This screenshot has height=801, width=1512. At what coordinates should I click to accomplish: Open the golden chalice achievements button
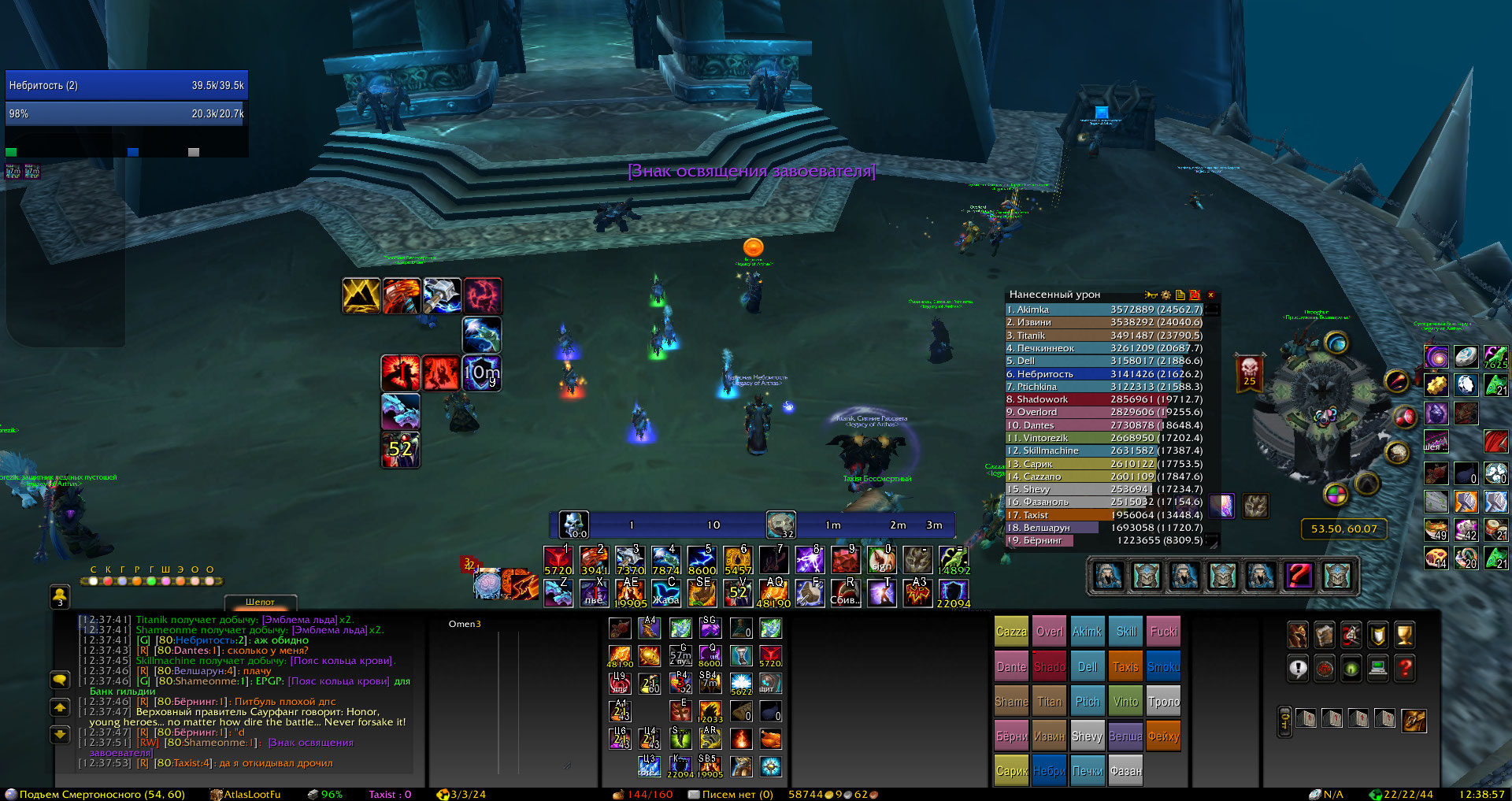tap(1404, 635)
